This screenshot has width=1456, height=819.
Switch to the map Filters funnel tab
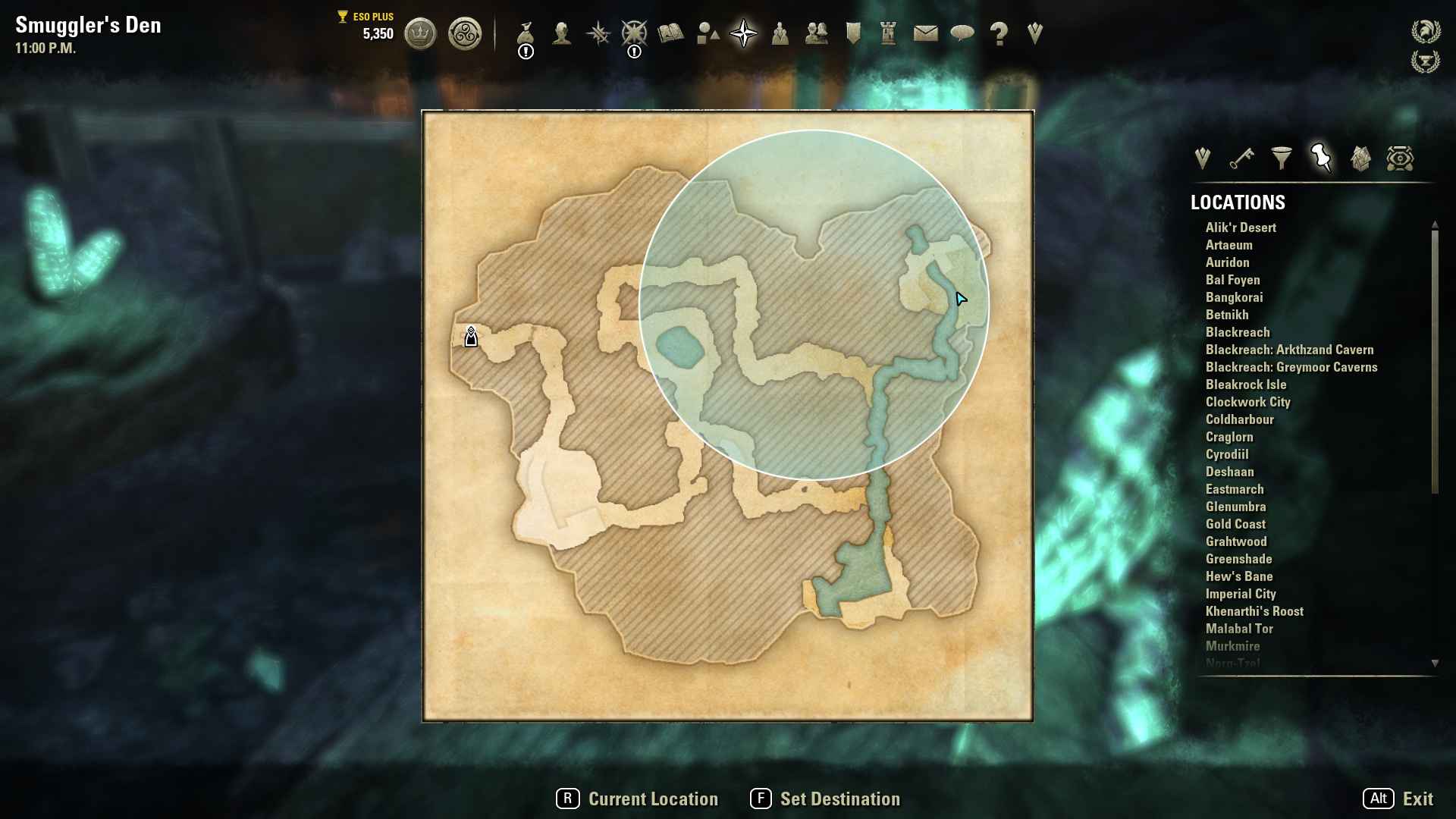pos(1281,158)
